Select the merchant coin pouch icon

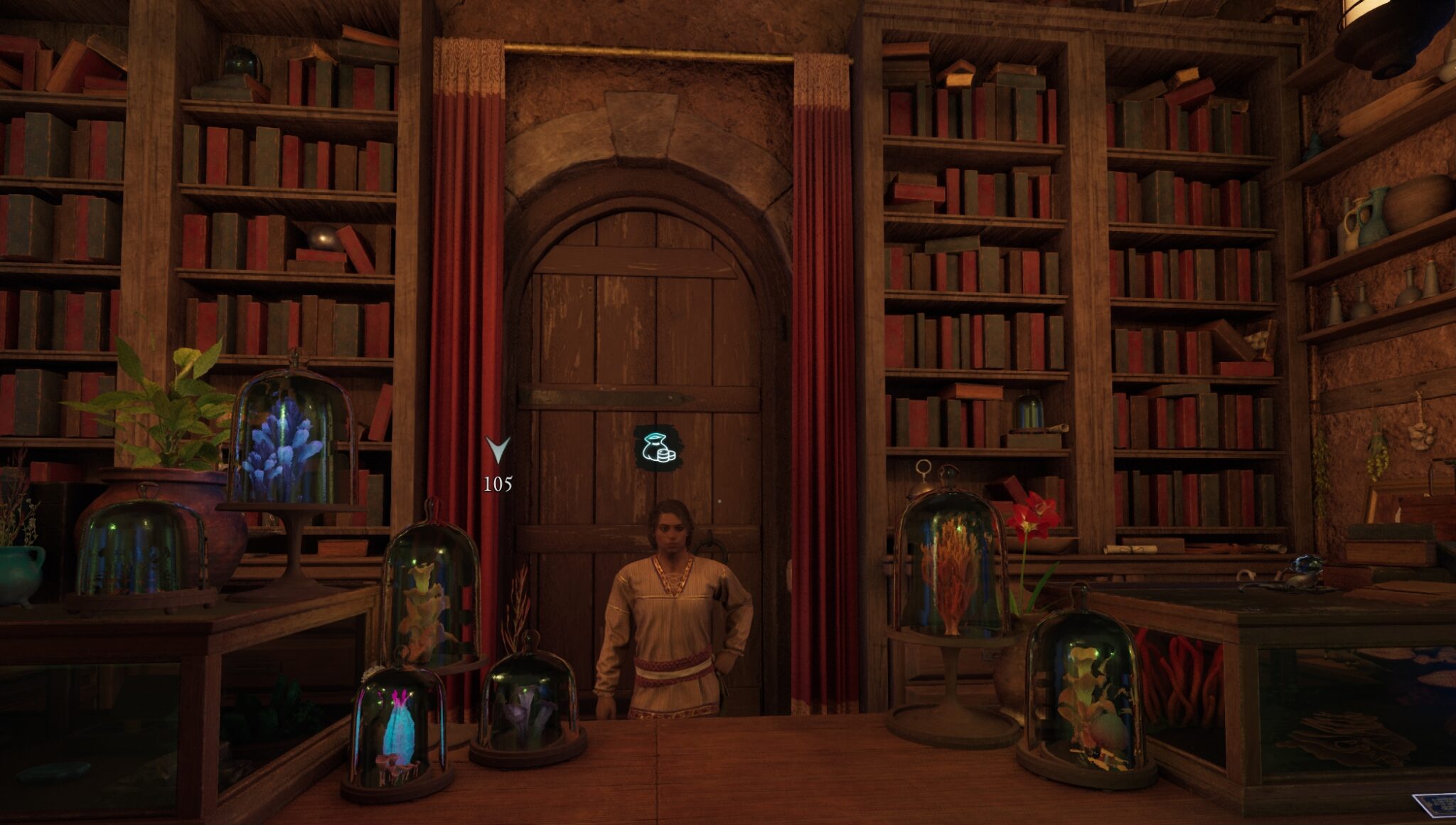pyautogui.click(x=657, y=448)
